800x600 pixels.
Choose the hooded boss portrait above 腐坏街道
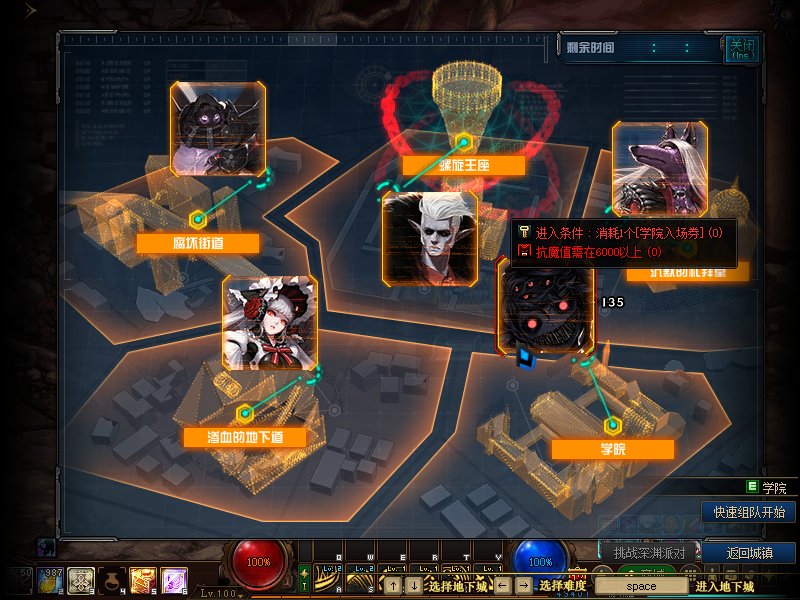[218, 129]
